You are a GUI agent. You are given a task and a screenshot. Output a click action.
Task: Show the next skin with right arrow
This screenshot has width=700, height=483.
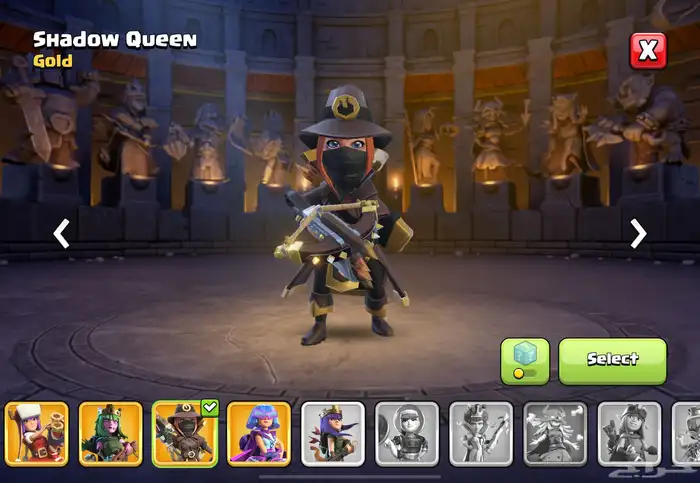pos(638,234)
